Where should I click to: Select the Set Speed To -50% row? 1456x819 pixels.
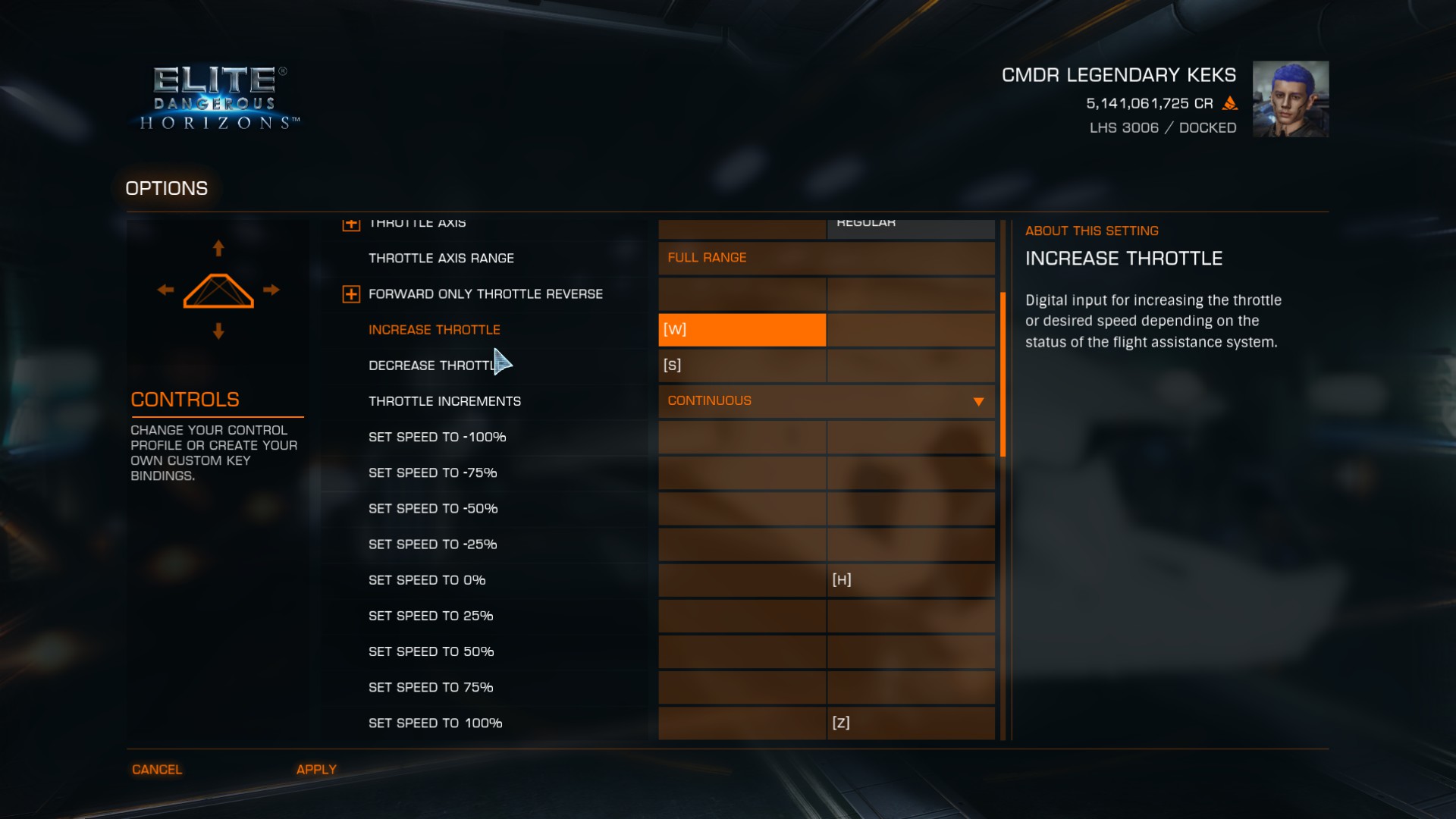click(432, 509)
